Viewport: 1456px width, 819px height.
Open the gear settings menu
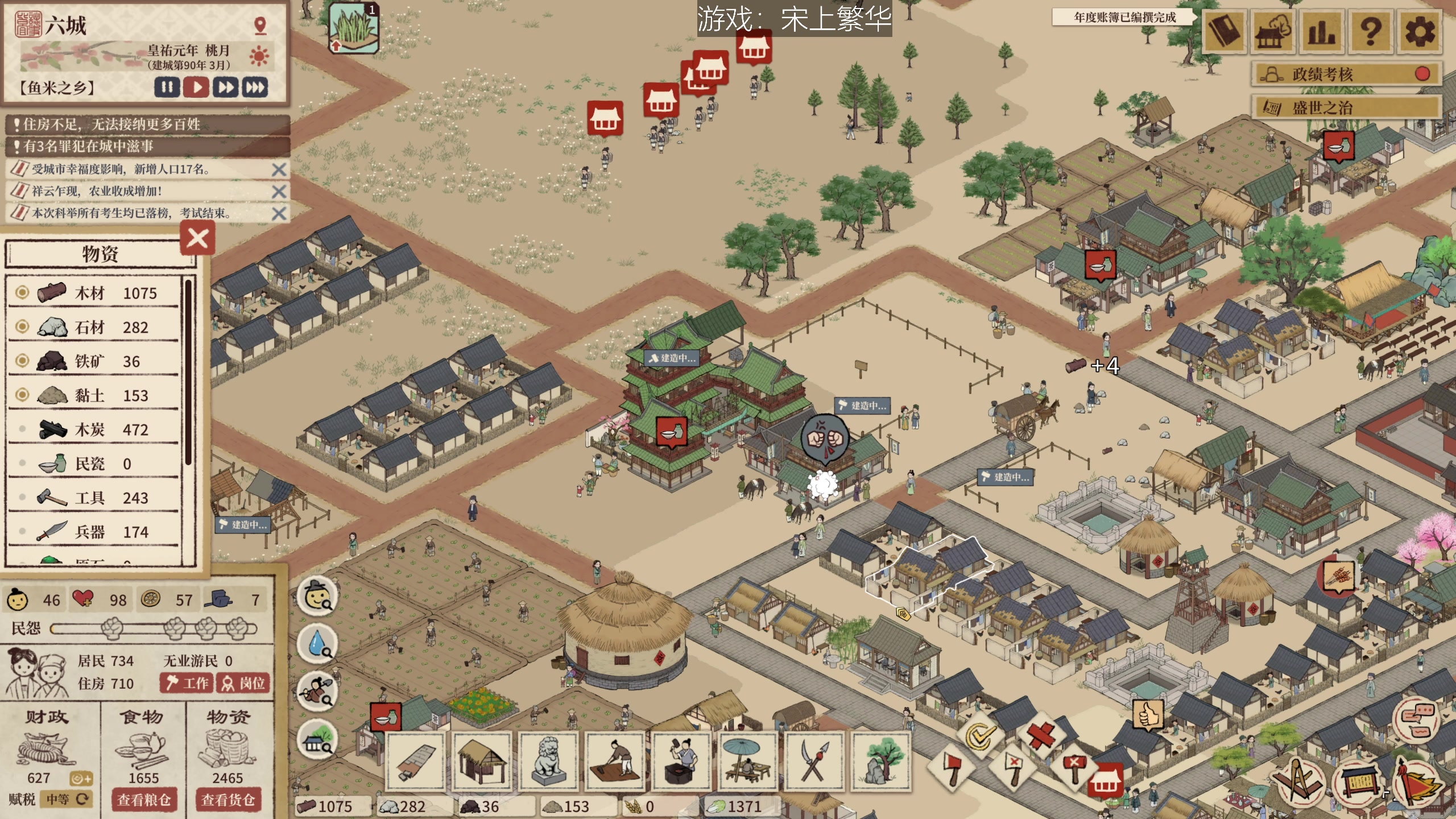pos(1420,32)
